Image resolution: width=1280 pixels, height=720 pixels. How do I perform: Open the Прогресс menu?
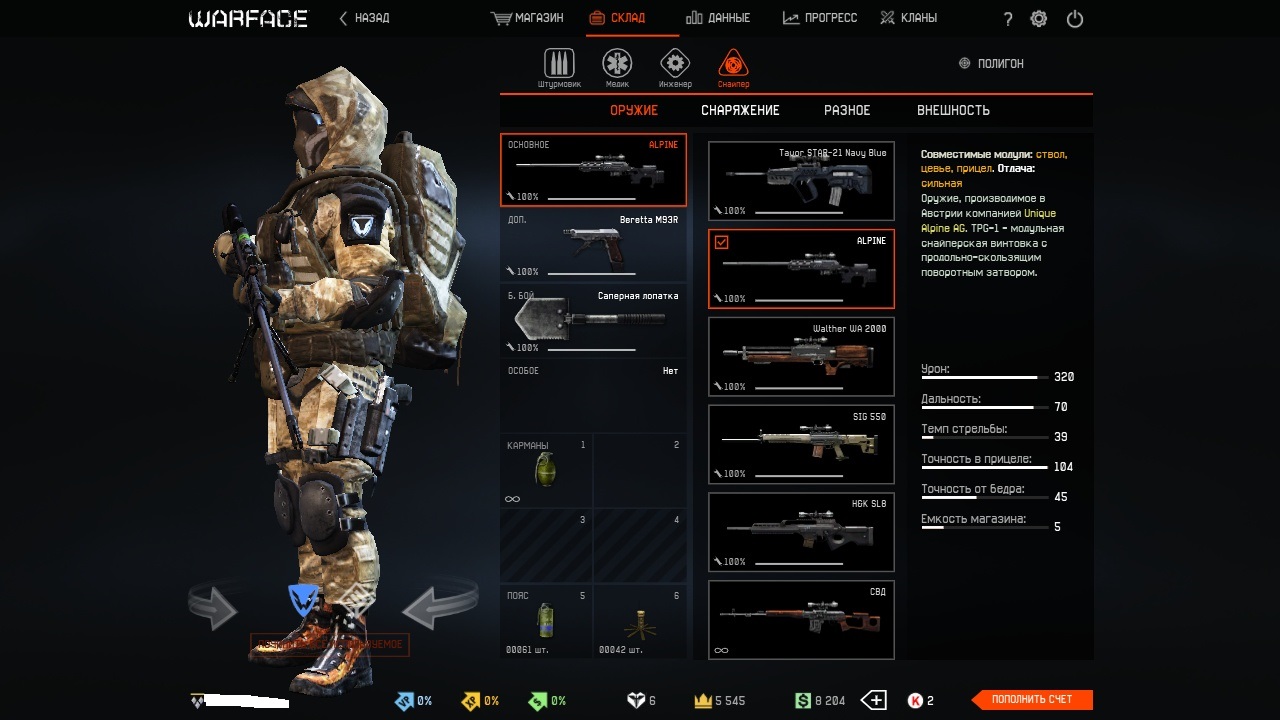click(819, 18)
